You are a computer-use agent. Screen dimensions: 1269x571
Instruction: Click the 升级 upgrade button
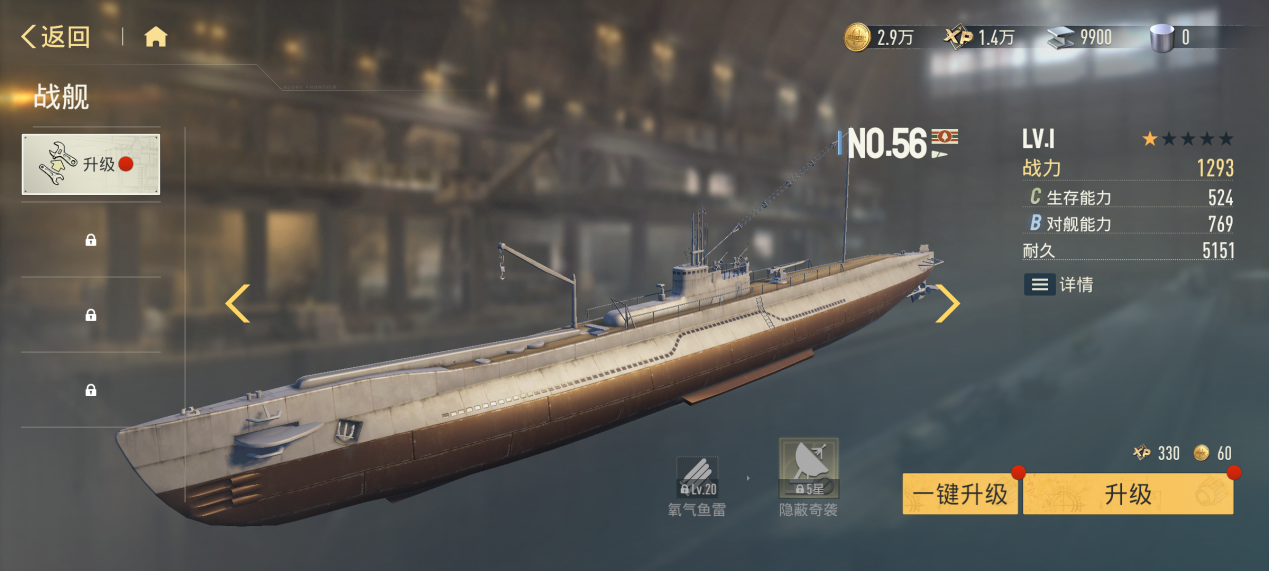[1127, 494]
